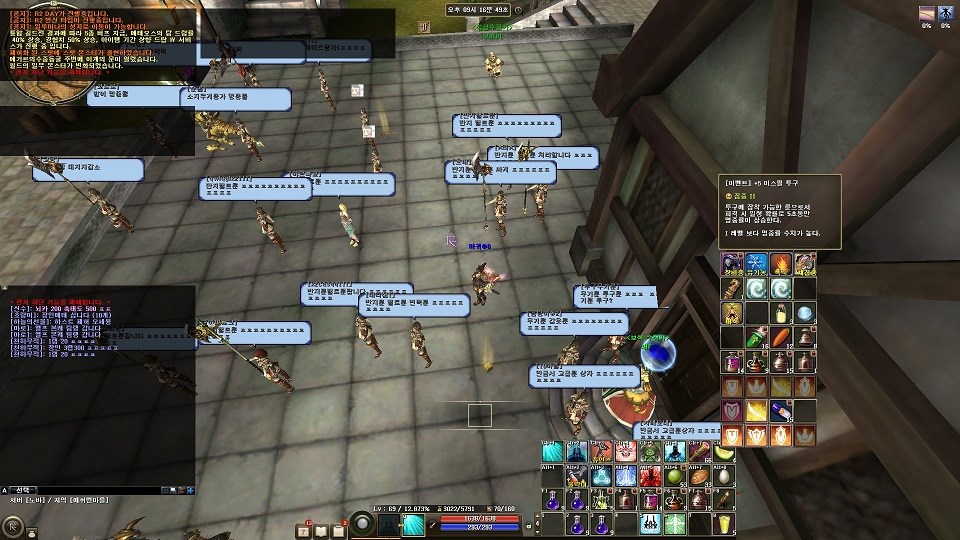Activate the flame buff icon in inventory

click(781, 264)
